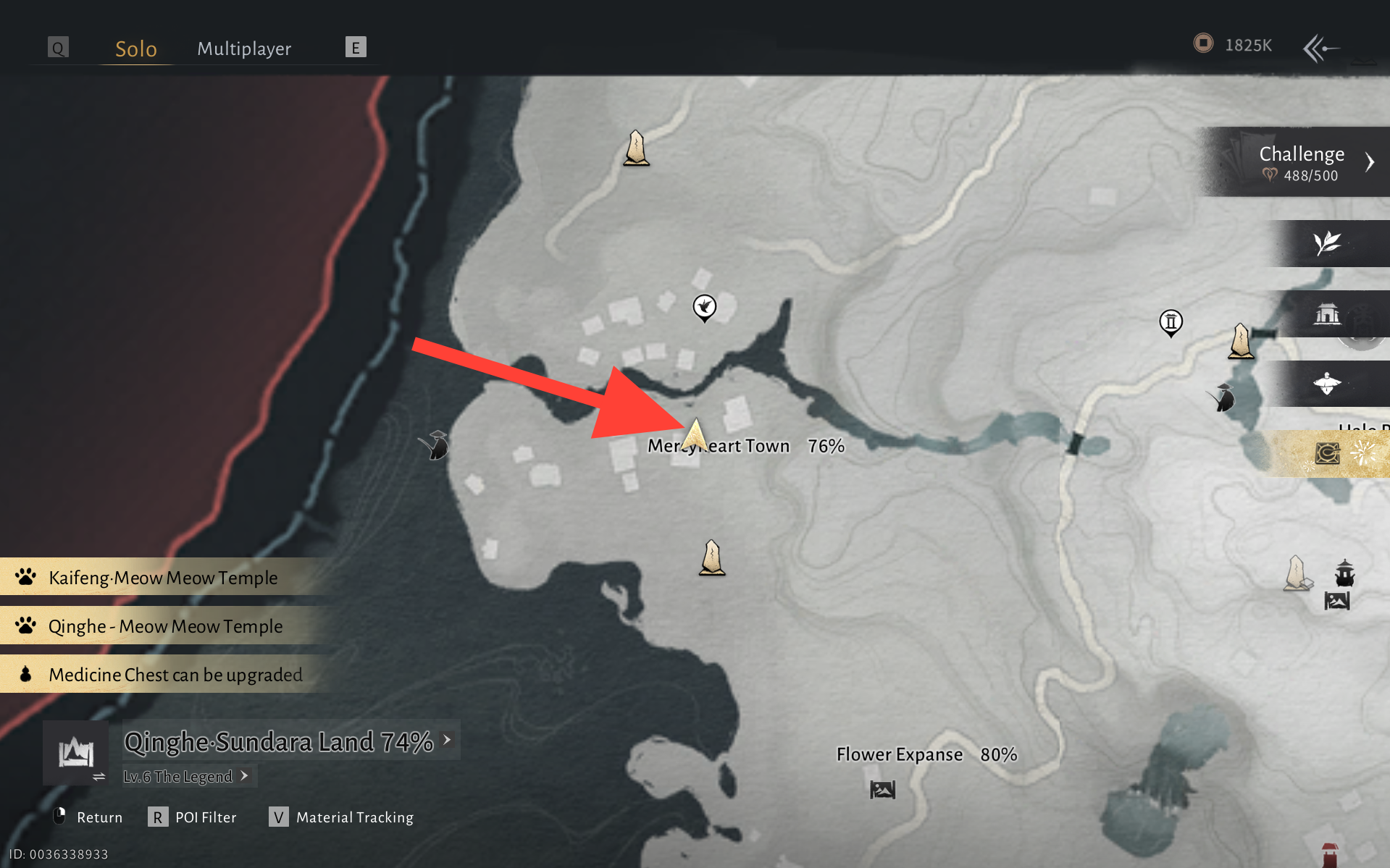
Task: Open Kaifeng Meow Meow Temple notification
Action: pos(163,578)
